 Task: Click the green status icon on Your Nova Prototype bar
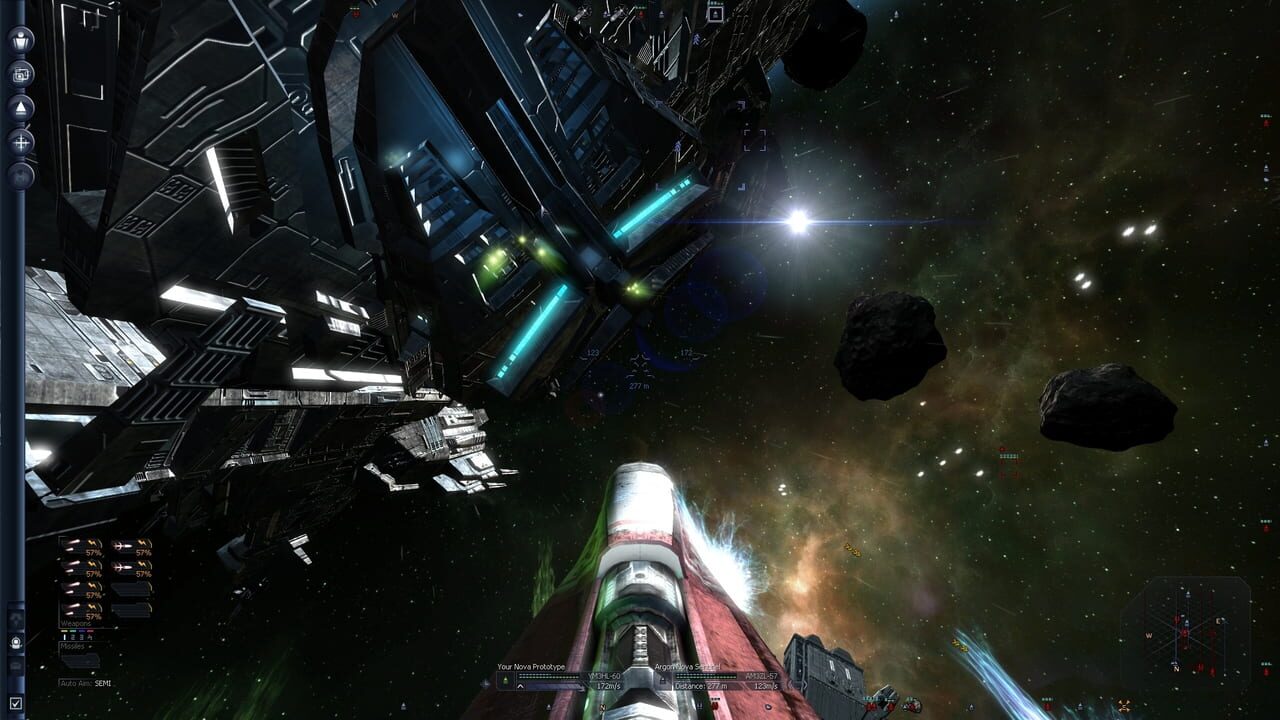coord(507,678)
